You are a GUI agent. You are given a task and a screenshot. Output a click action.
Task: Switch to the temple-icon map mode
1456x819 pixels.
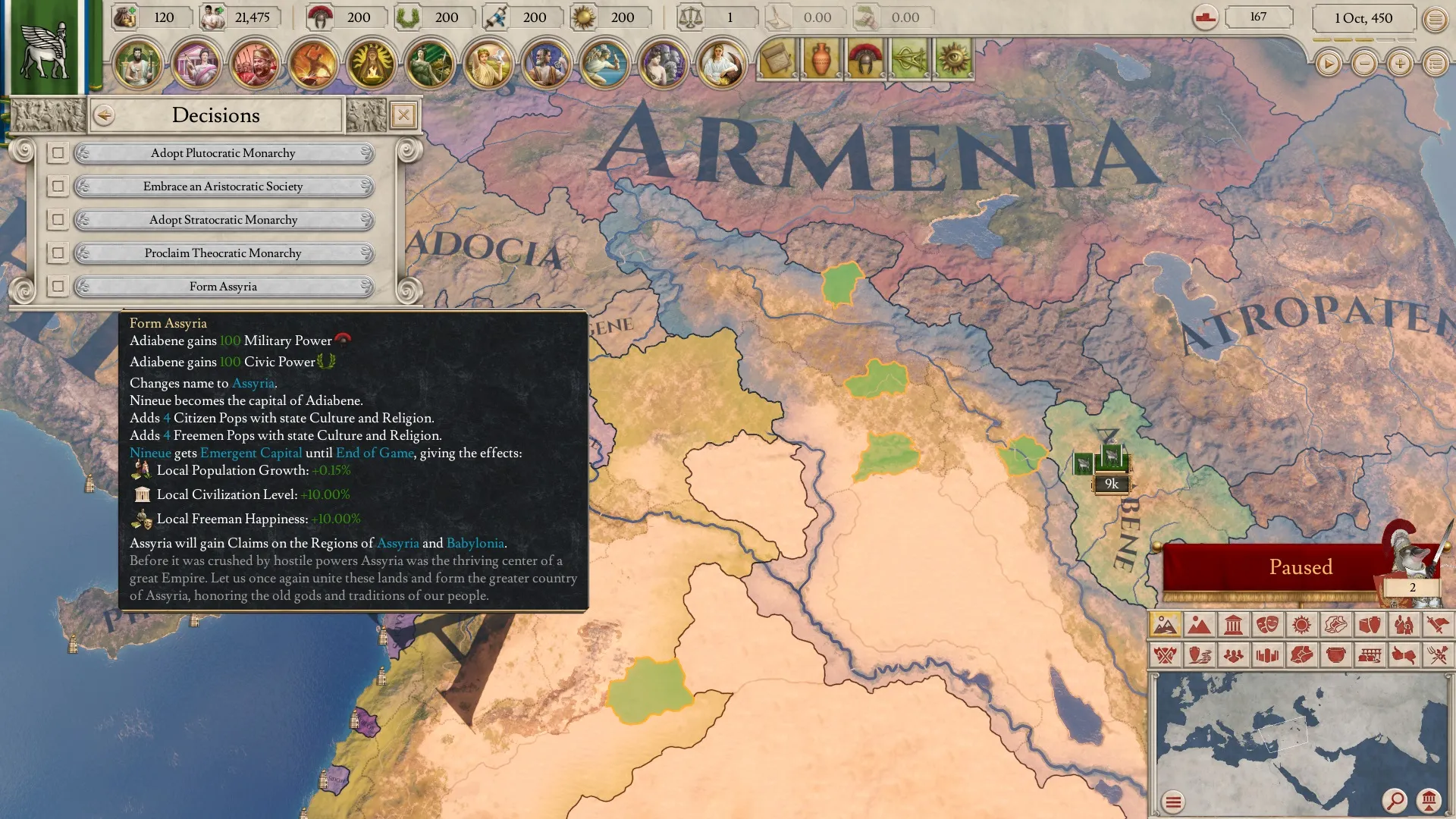[x=1233, y=625]
